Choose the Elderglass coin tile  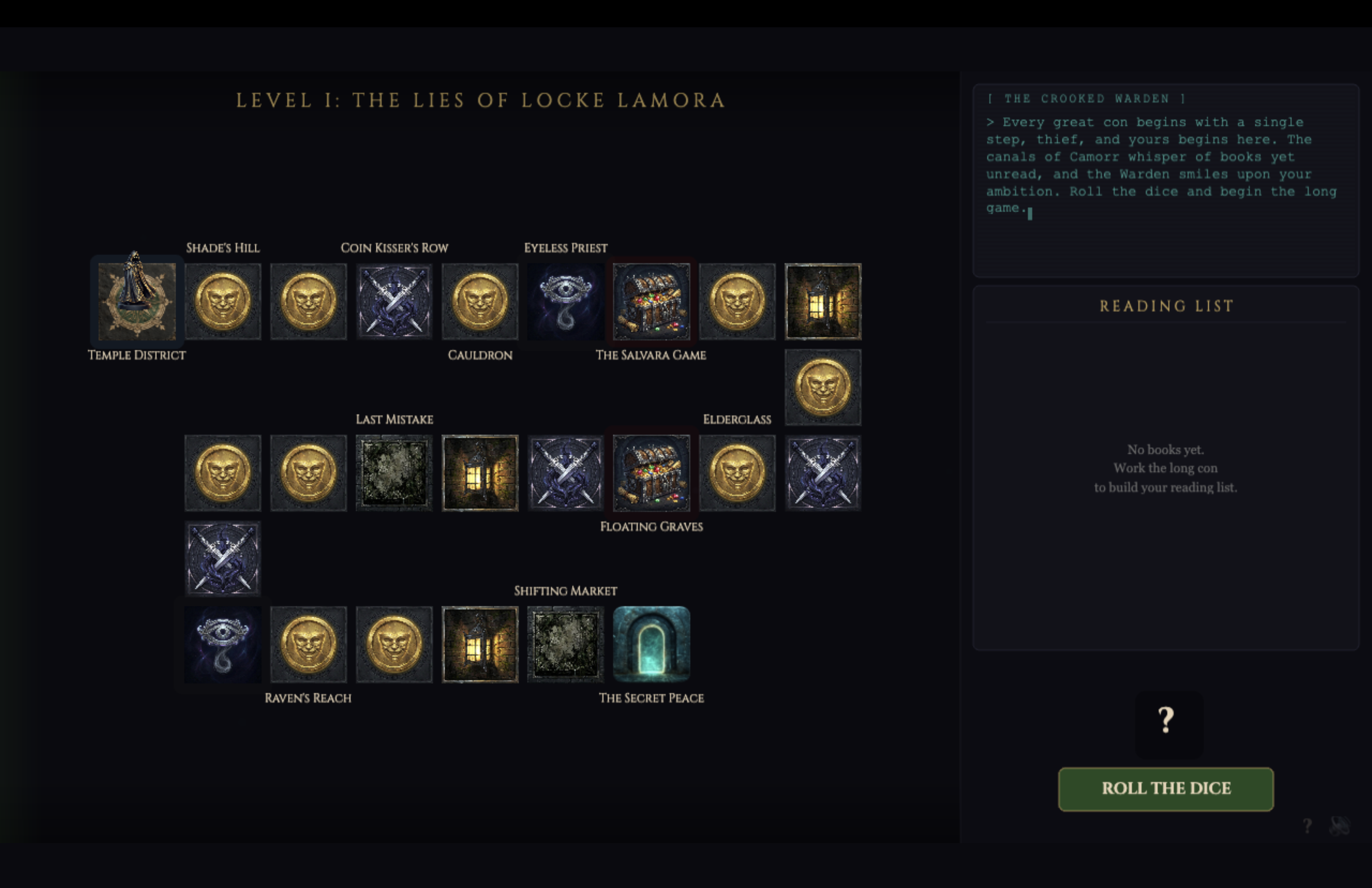pos(737,472)
